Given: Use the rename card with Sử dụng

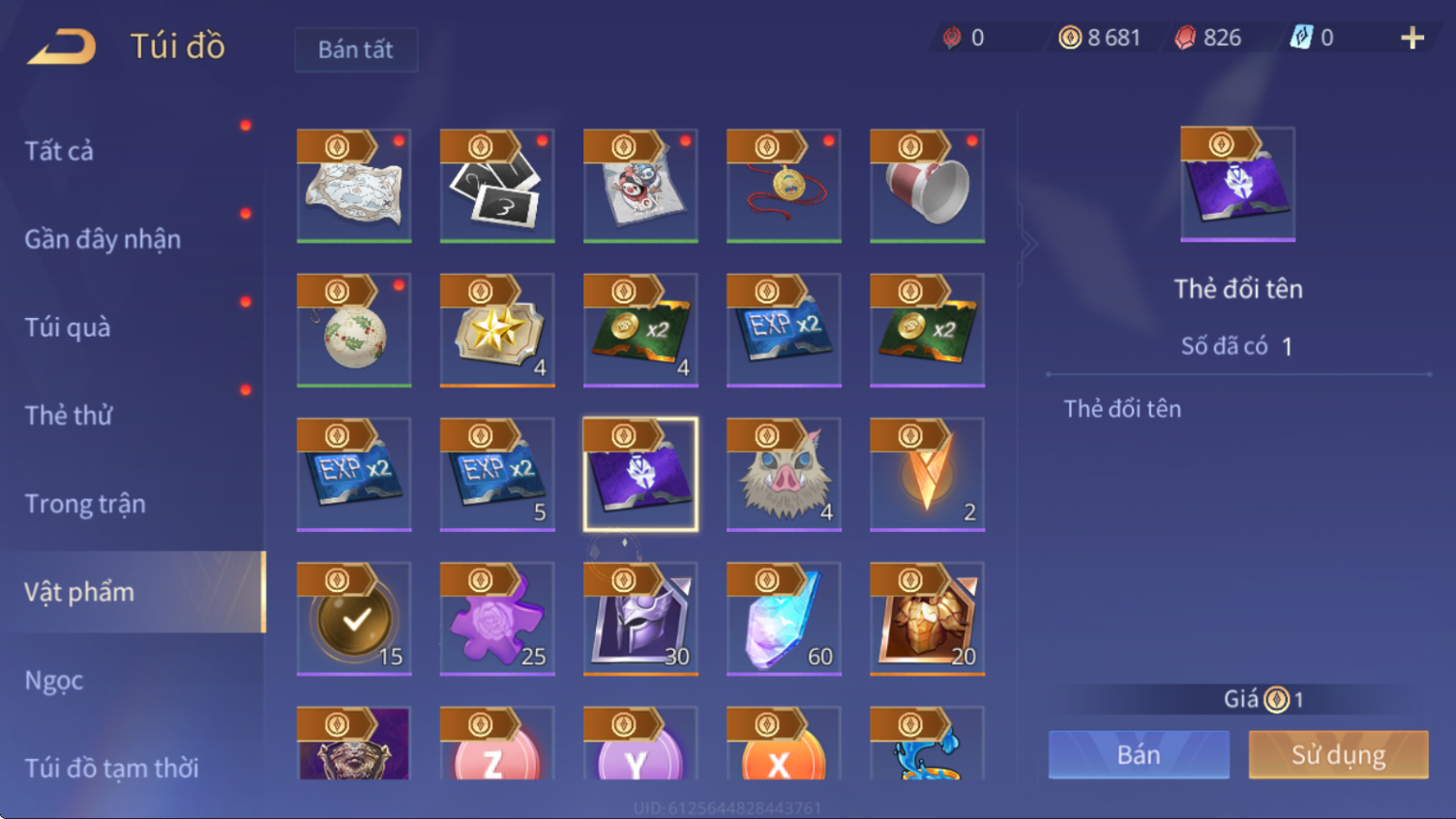Looking at the screenshot, I should pos(1338,754).
